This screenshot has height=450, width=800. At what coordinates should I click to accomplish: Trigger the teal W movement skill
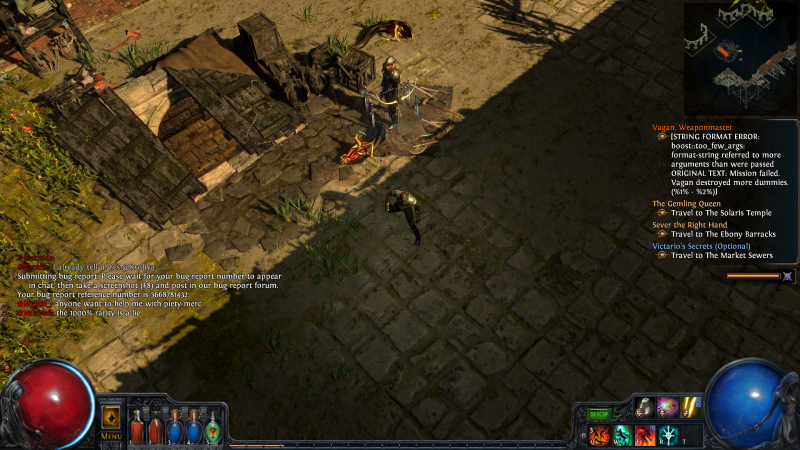[620, 434]
